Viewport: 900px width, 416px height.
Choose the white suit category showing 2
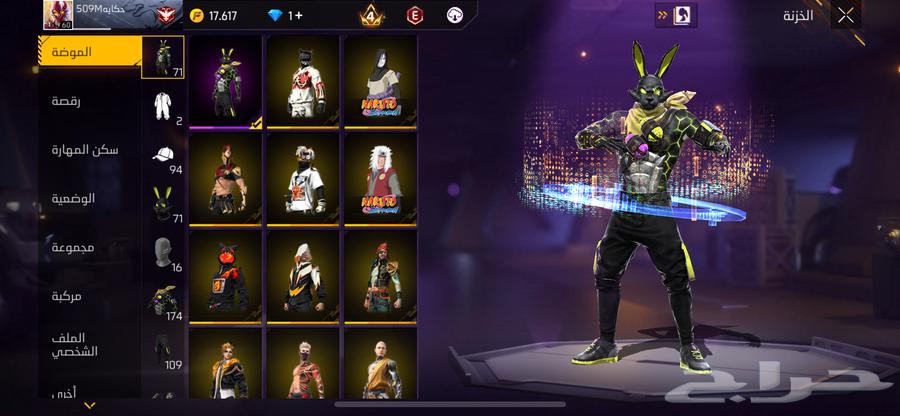coord(164,107)
